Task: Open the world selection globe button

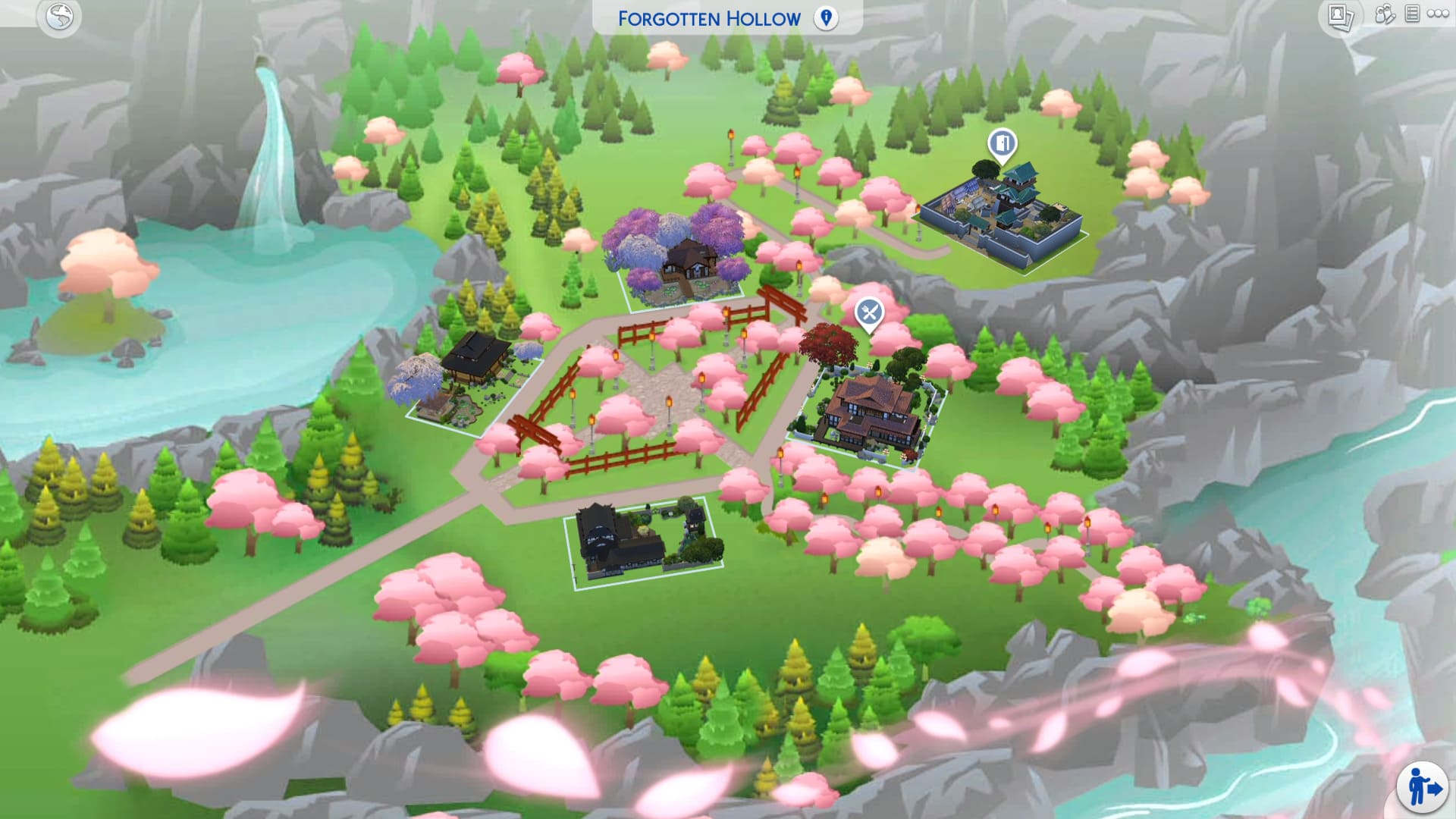Action: coord(59,17)
